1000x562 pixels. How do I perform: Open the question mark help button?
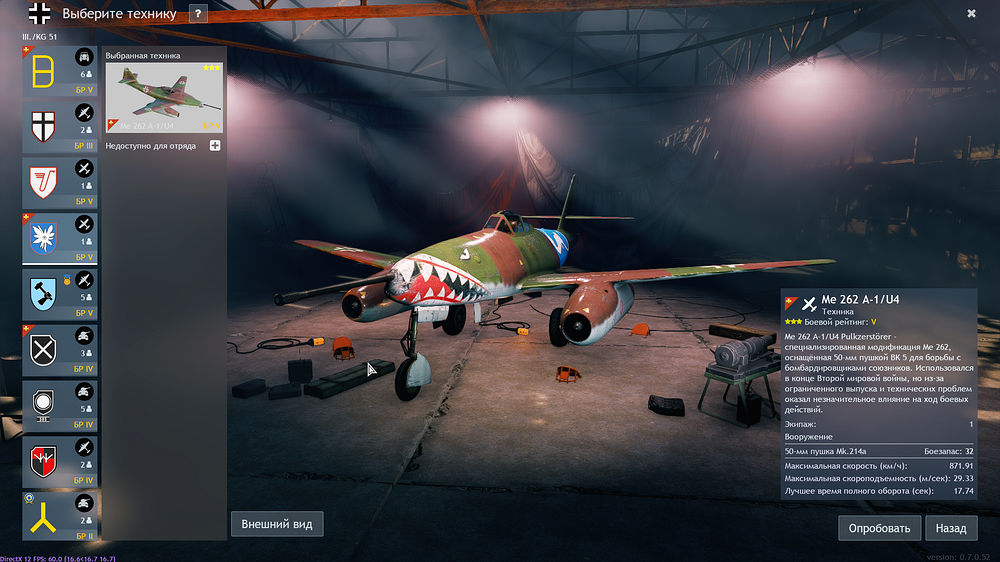[x=198, y=14]
